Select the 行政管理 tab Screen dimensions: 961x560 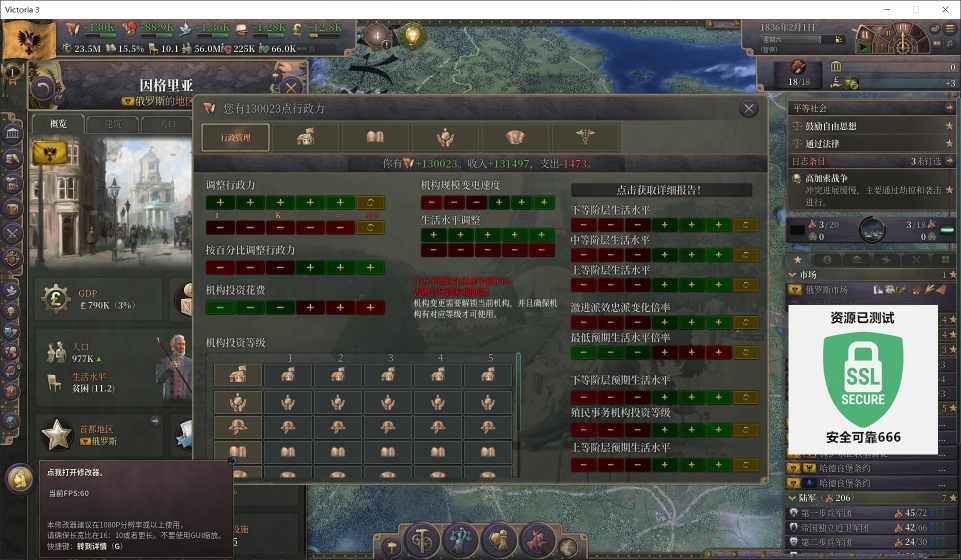235,138
